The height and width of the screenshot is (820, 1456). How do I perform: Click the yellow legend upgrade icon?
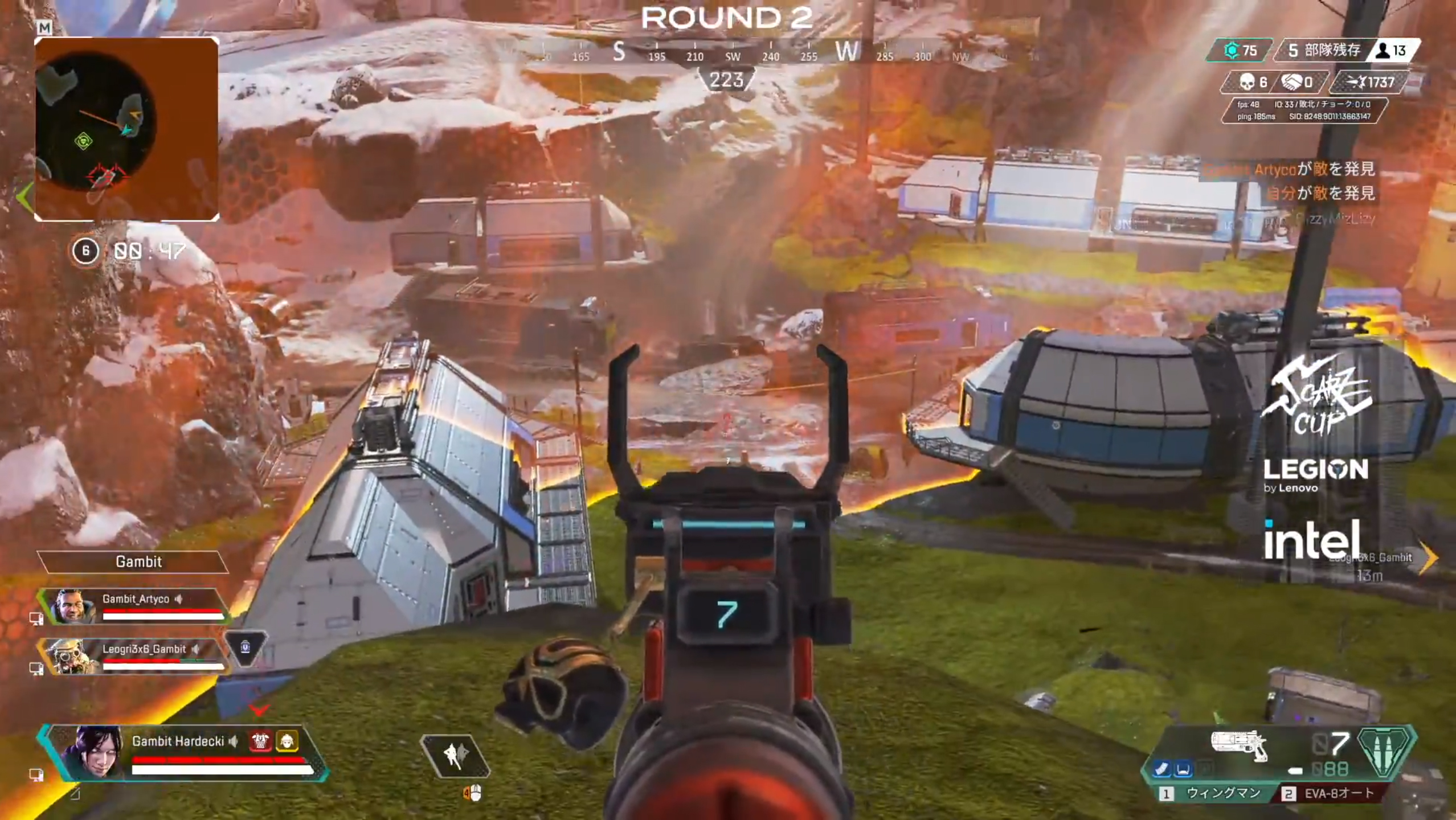click(x=287, y=741)
